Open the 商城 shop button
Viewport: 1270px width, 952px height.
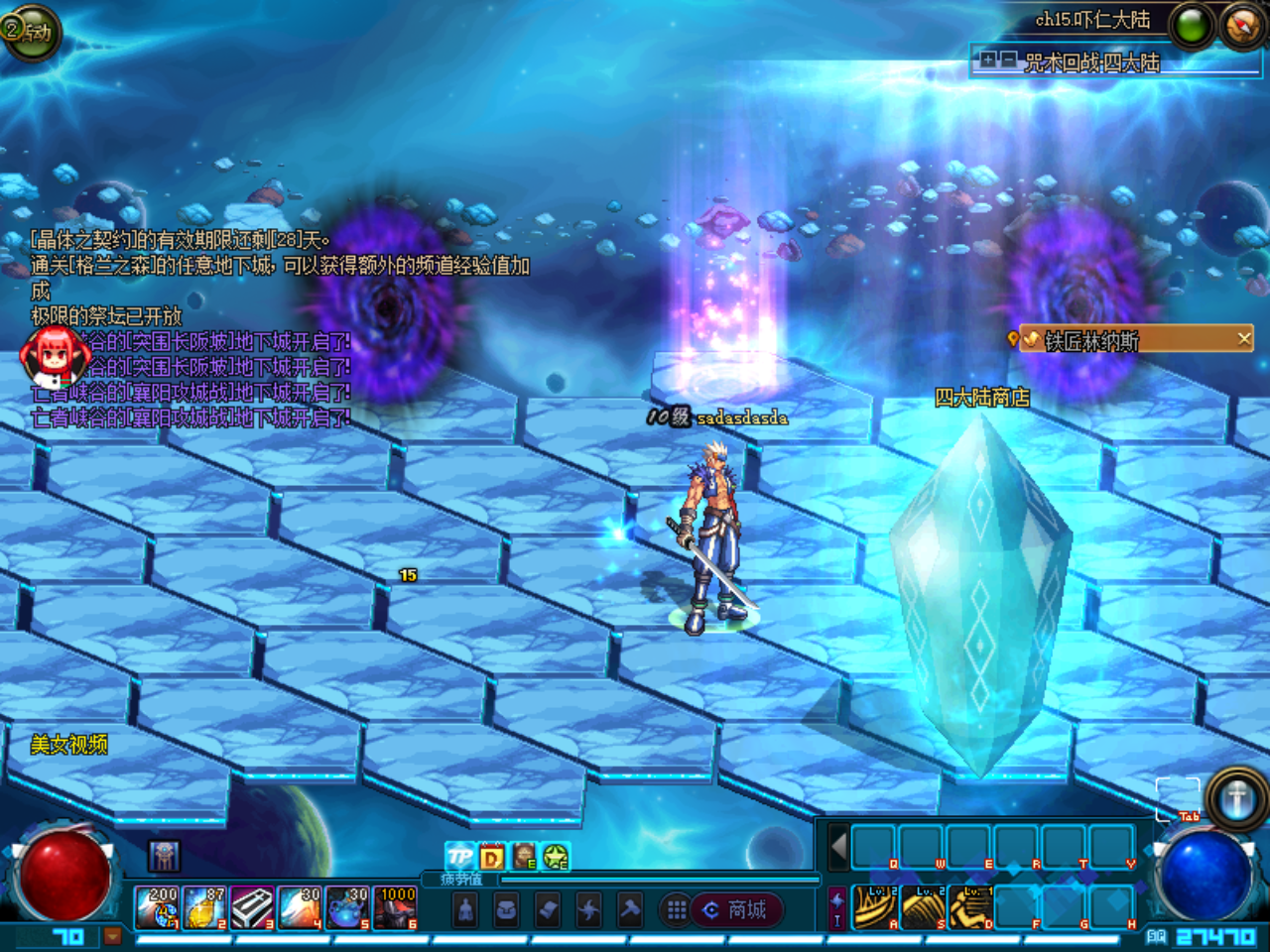click(736, 909)
